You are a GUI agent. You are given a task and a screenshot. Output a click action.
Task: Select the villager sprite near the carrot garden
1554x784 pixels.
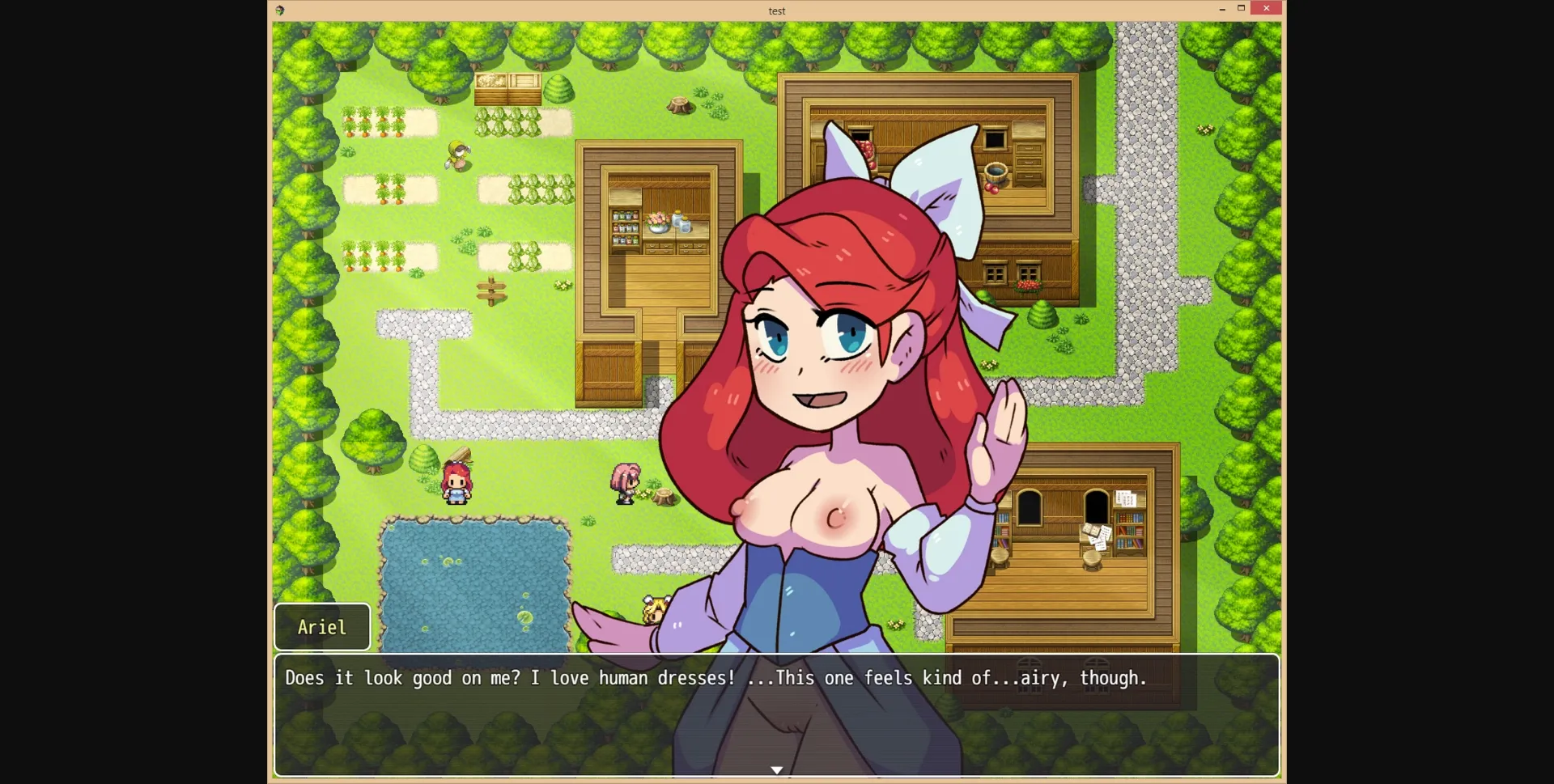457,156
